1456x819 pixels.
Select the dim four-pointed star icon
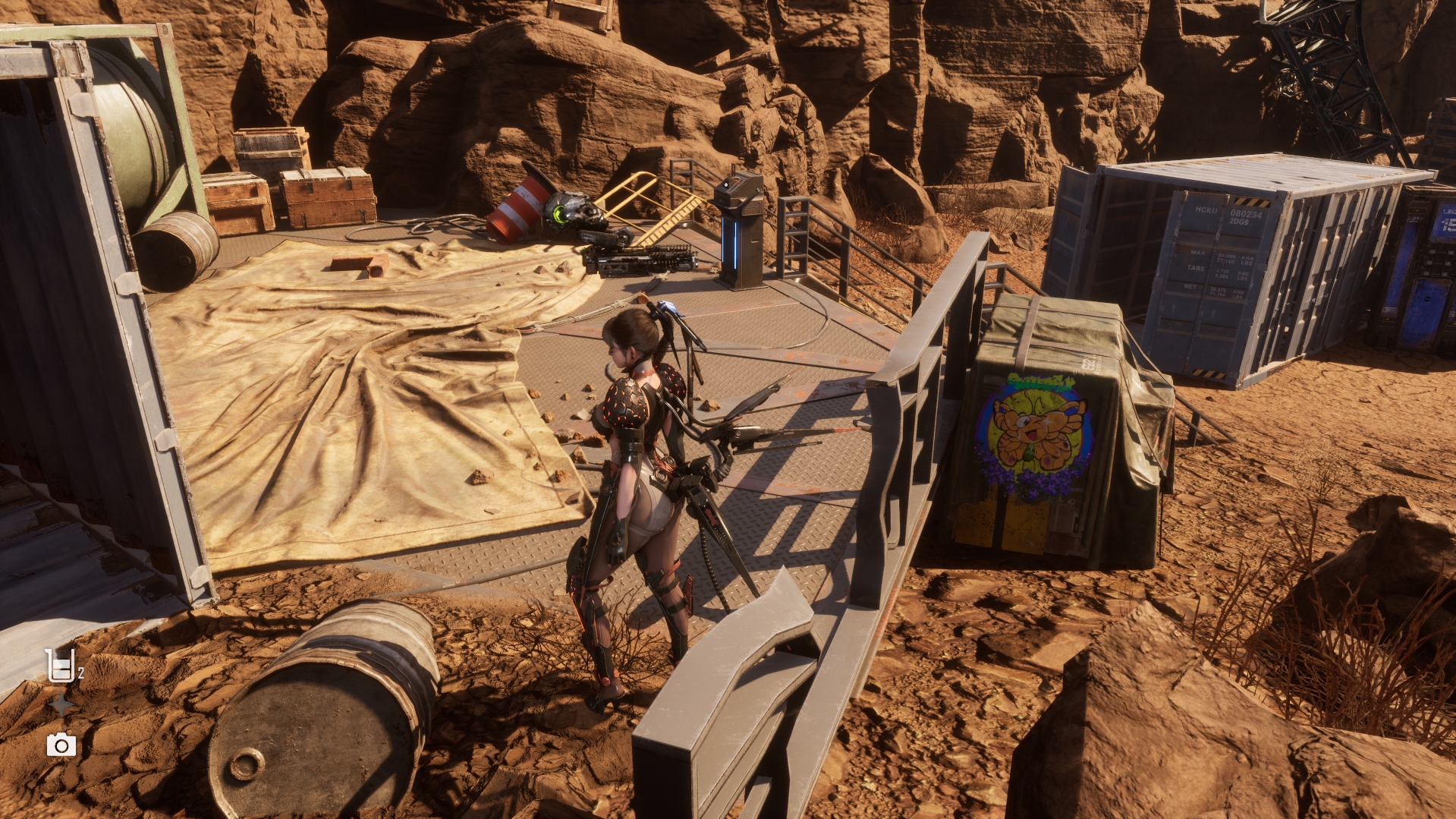pyautogui.click(x=61, y=706)
